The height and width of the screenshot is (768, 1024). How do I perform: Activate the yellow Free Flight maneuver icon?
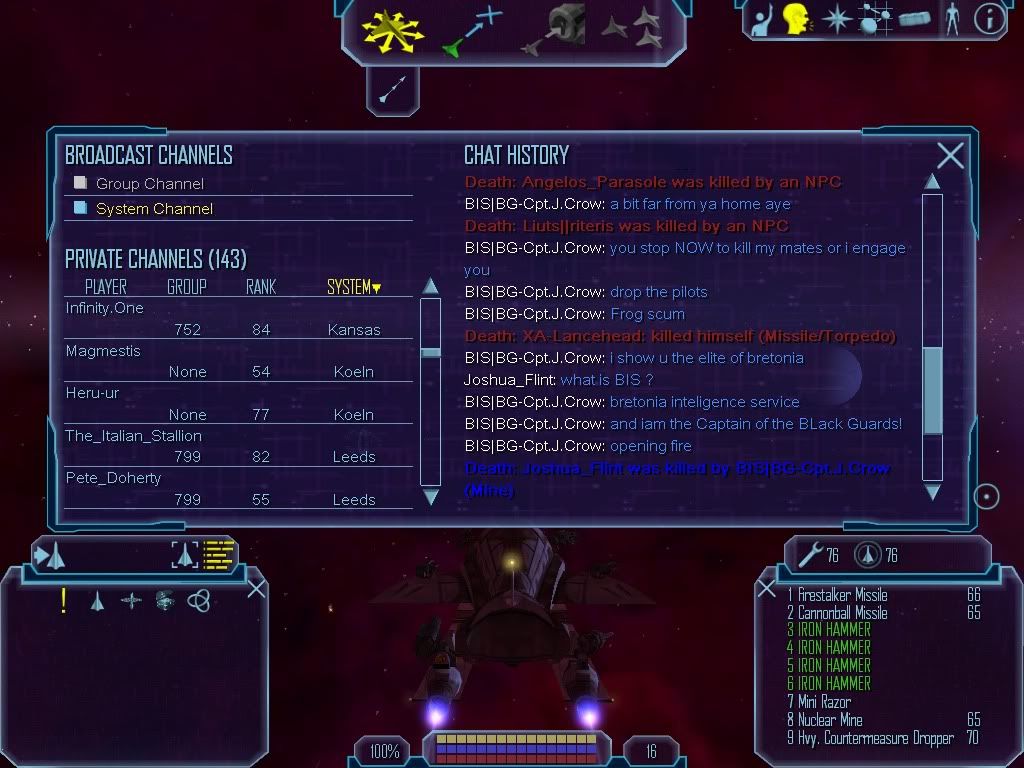tap(392, 30)
